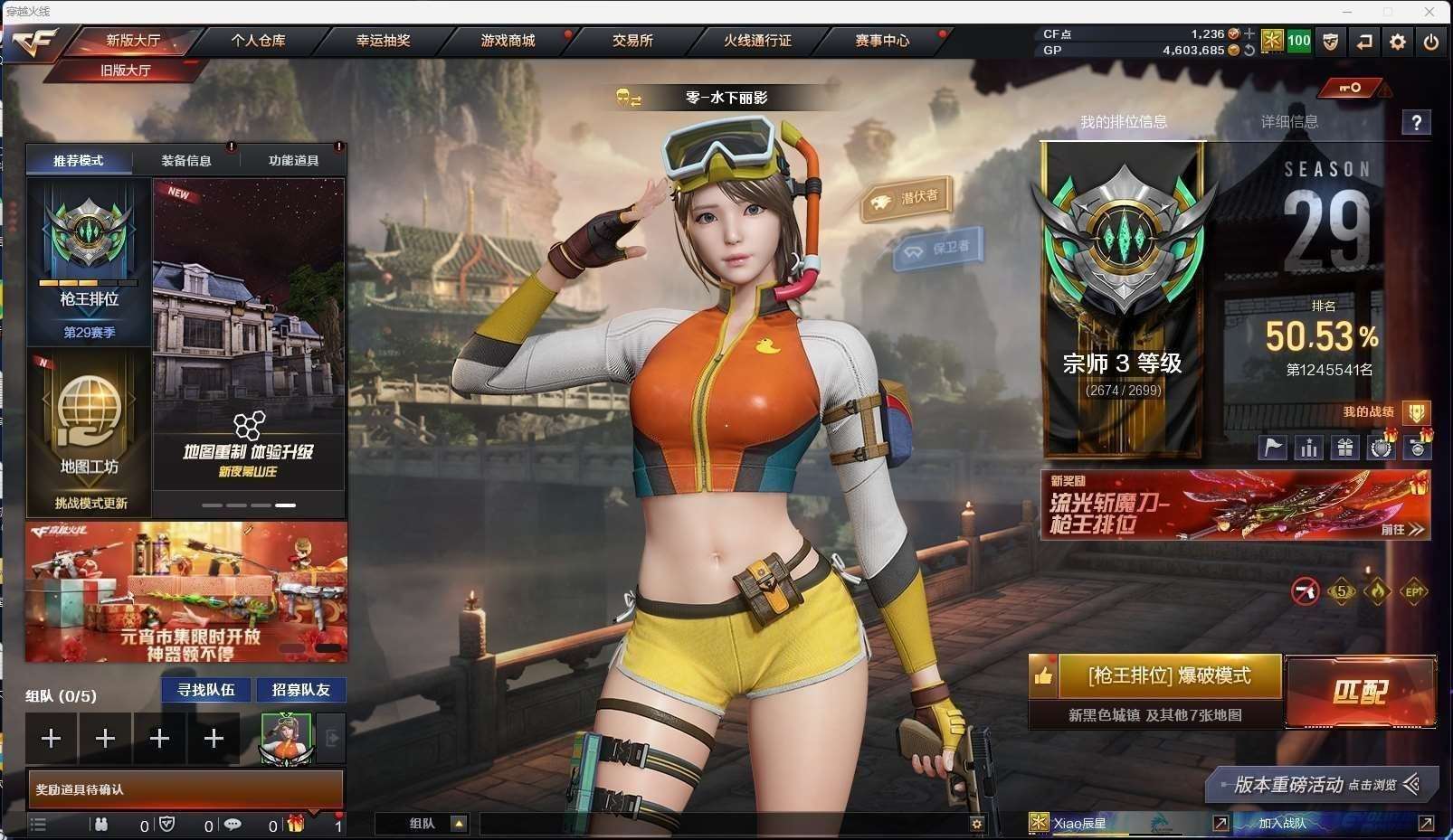Start matchmaking with the 匹配 button
The height and width of the screenshot is (840, 1453).
pos(1360,692)
